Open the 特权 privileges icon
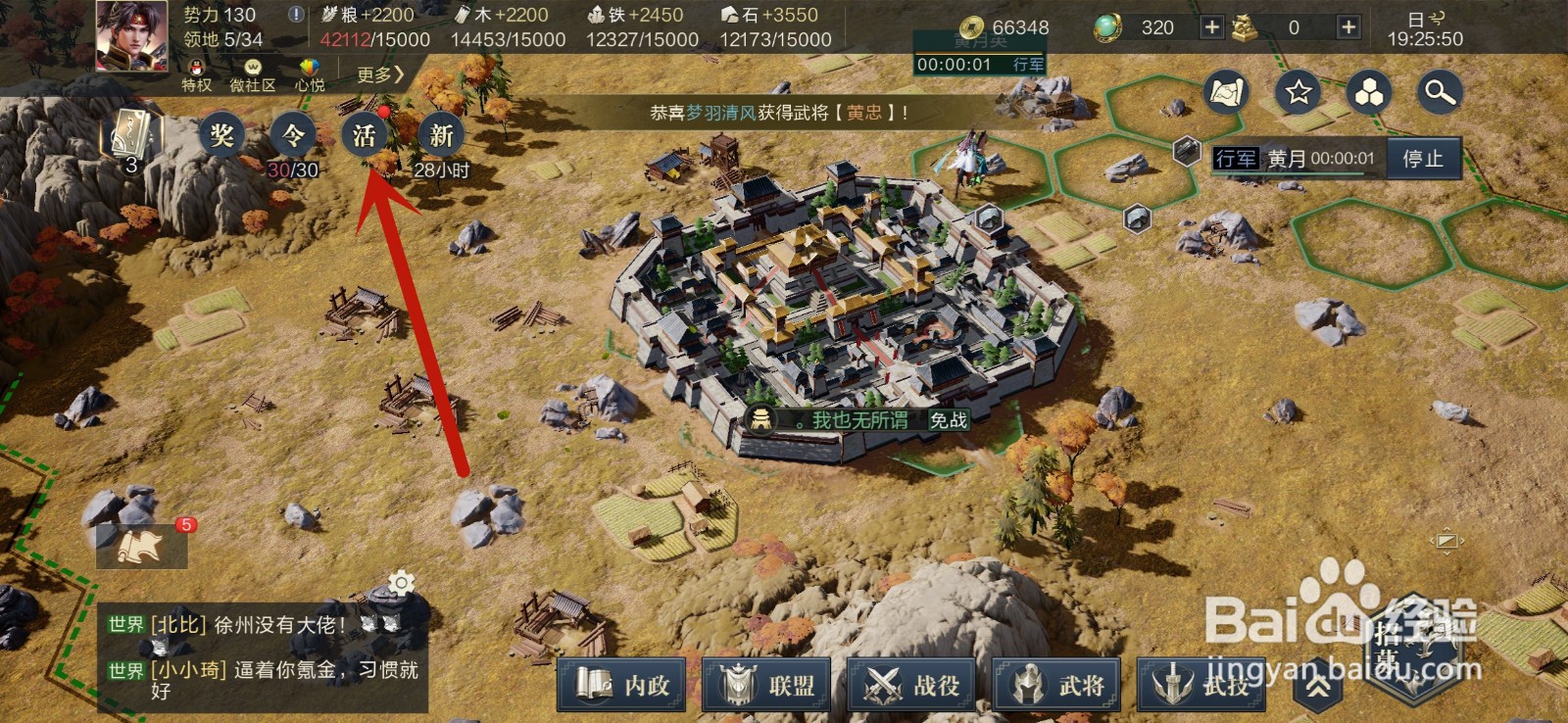Viewport: 1568px width, 723px height. (197, 74)
